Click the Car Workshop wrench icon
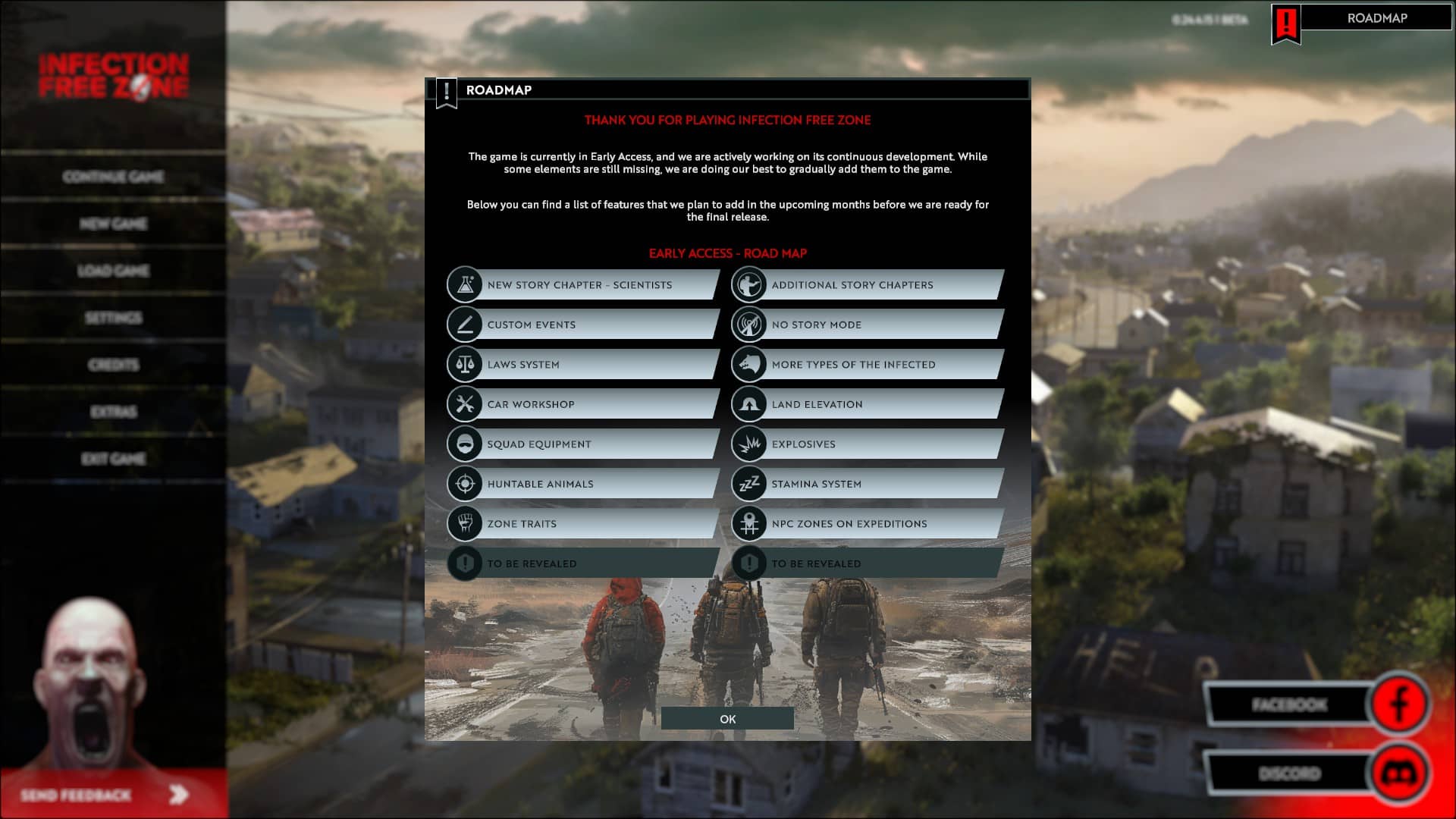The height and width of the screenshot is (819, 1456). 465,403
